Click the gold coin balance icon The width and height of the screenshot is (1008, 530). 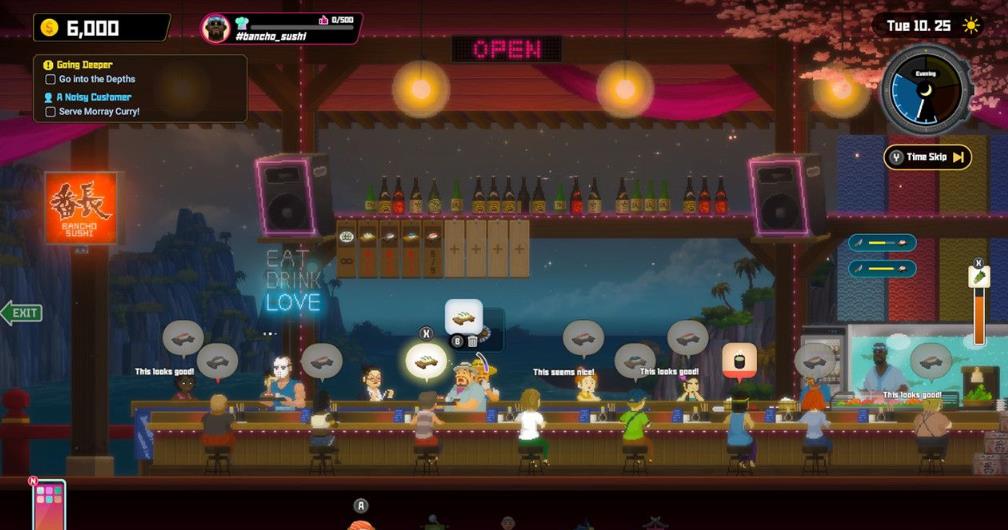[x=50, y=28]
